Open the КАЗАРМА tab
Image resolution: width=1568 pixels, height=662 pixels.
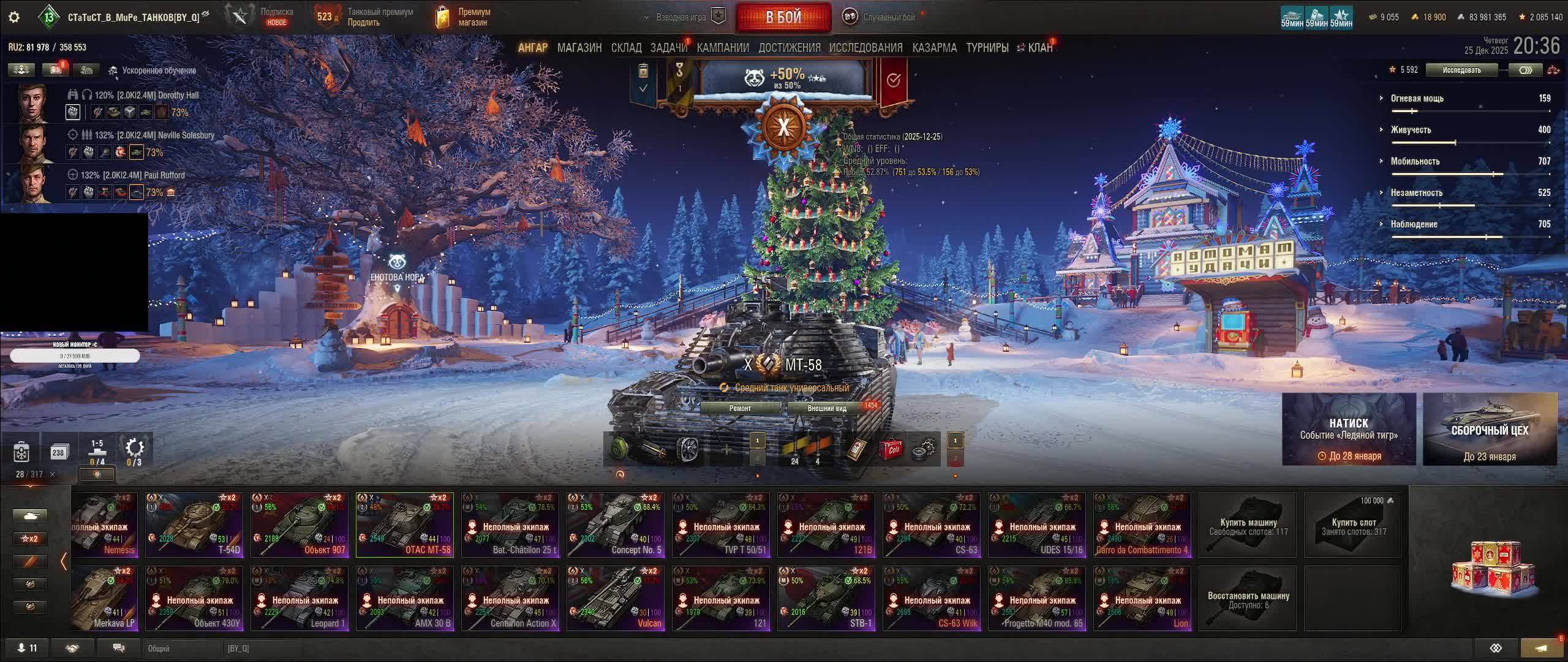click(934, 48)
